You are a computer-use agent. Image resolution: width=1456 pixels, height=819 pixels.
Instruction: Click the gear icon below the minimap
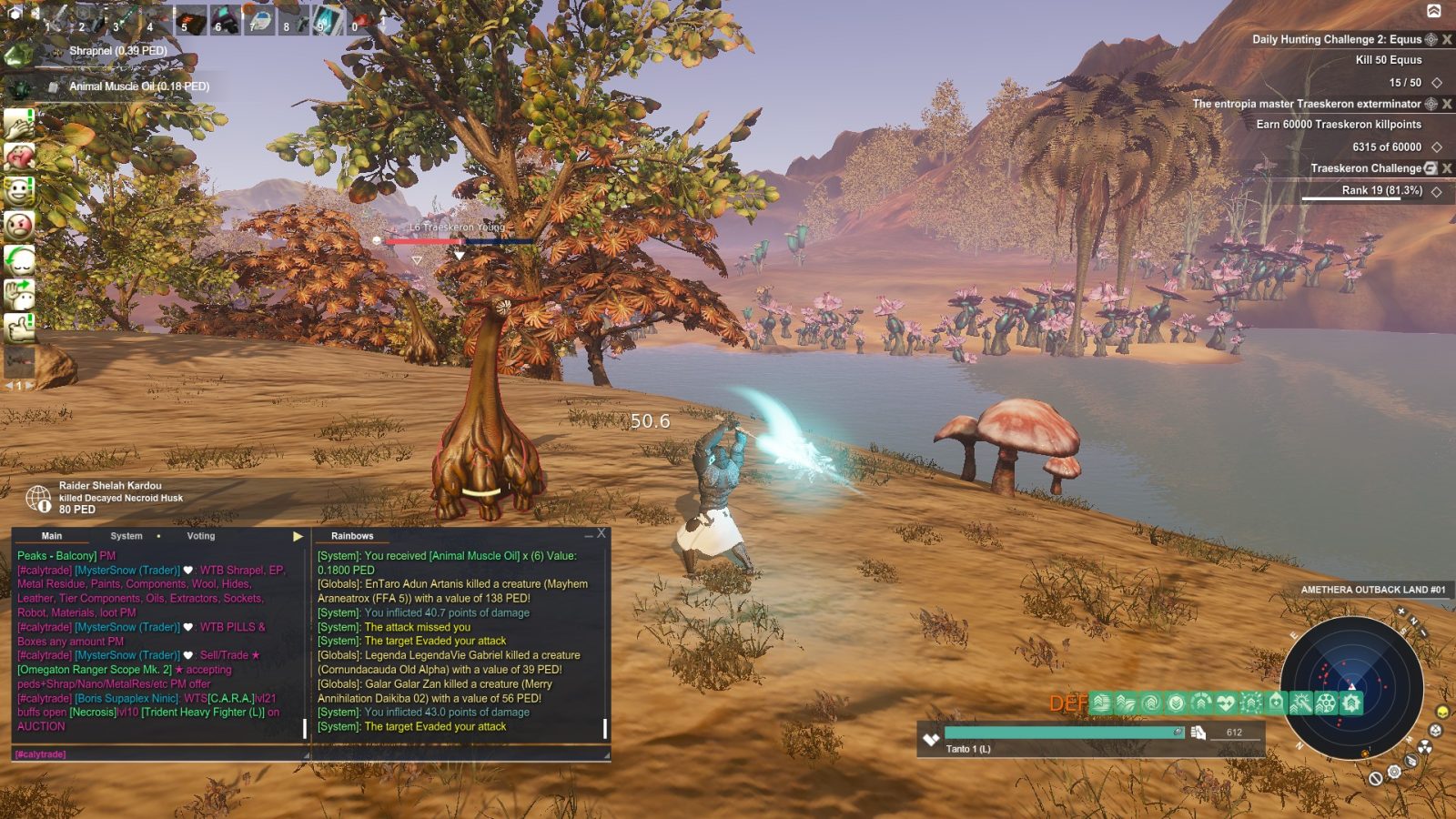pos(1393,770)
